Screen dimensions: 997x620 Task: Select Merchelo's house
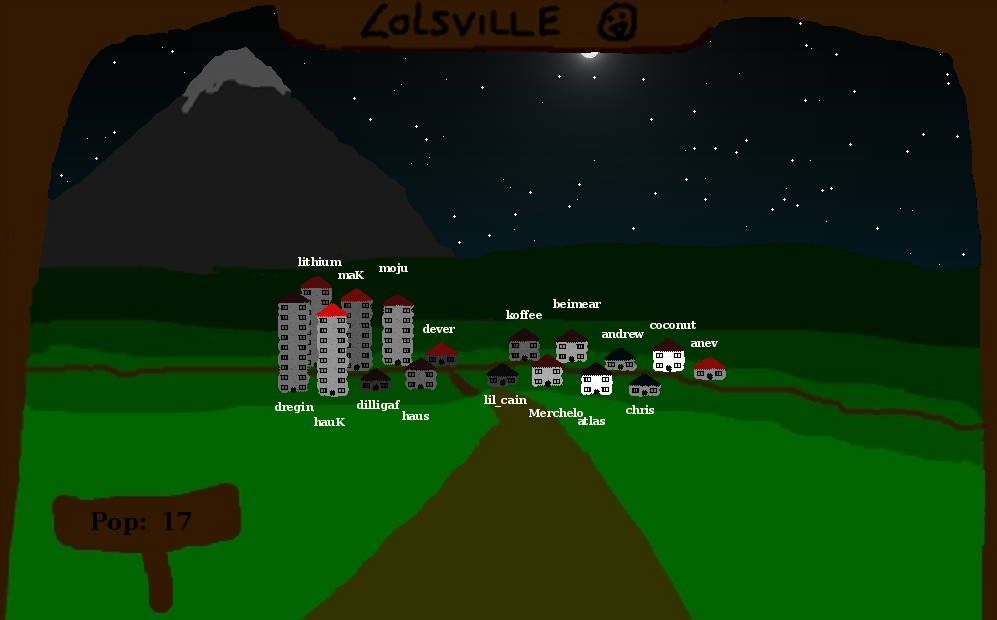tap(547, 371)
